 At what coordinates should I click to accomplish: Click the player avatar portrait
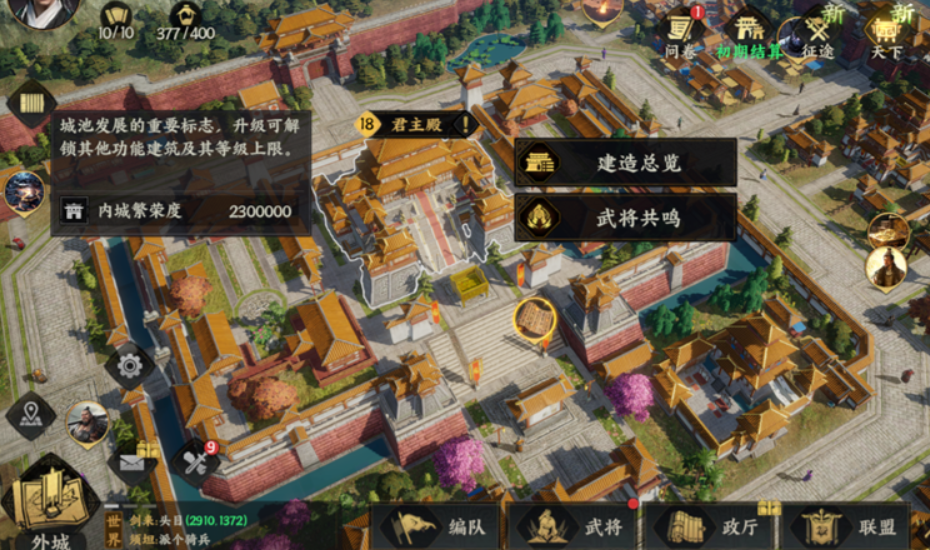tap(35, 12)
